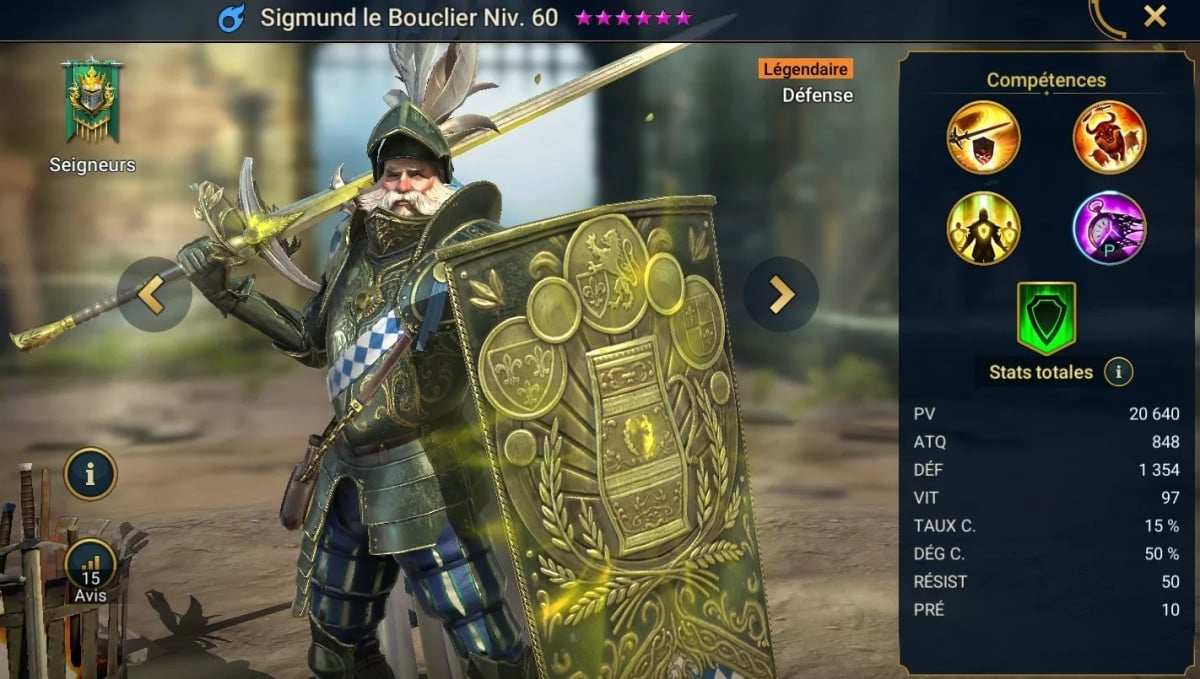
Task: Click the Seigneurs faction banner
Action: coord(92,100)
